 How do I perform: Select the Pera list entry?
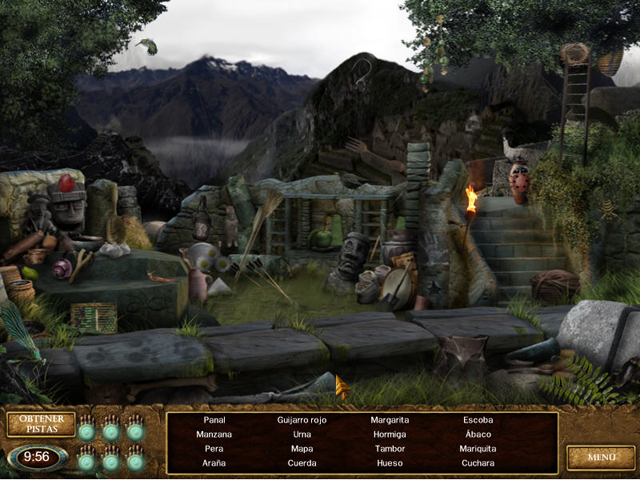[x=214, y=449]
